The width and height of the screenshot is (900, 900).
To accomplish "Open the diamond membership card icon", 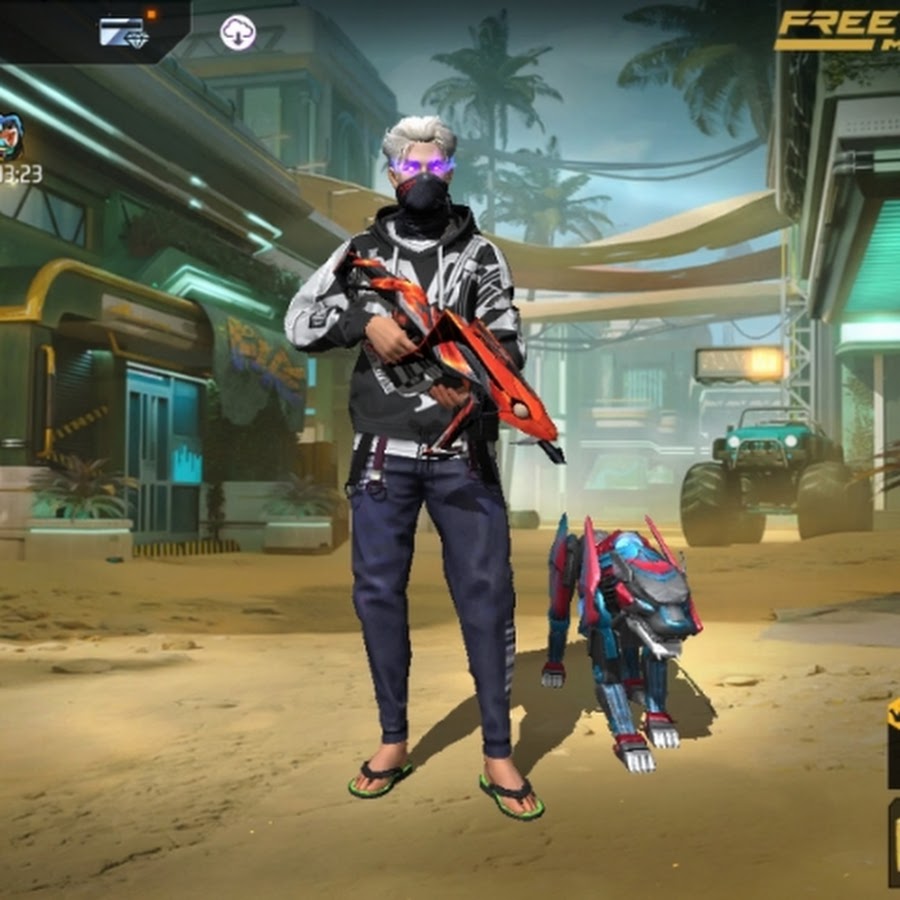I will click(124, 32).
